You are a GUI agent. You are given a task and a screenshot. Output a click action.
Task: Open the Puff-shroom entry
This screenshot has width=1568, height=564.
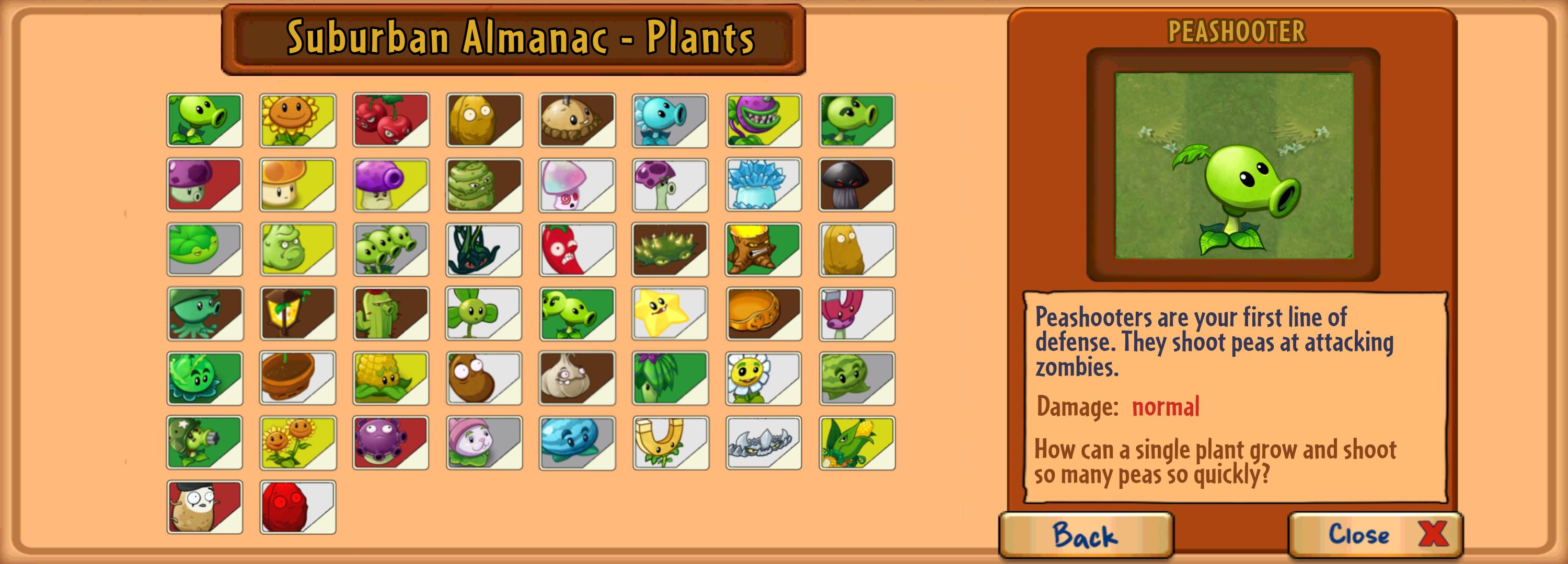204,184
